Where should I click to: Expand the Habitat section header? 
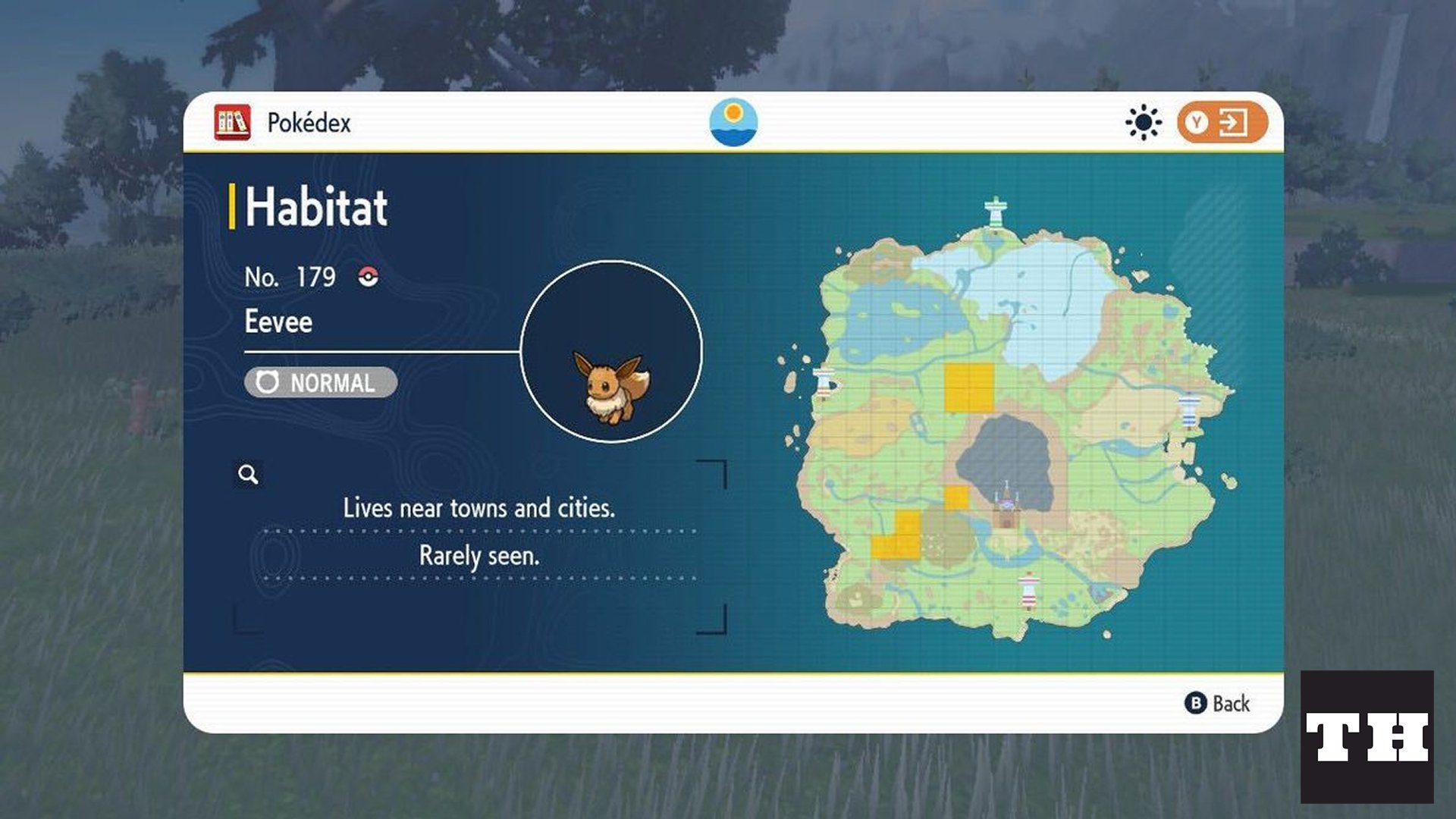pyautogui.click(x=313, y=206)
